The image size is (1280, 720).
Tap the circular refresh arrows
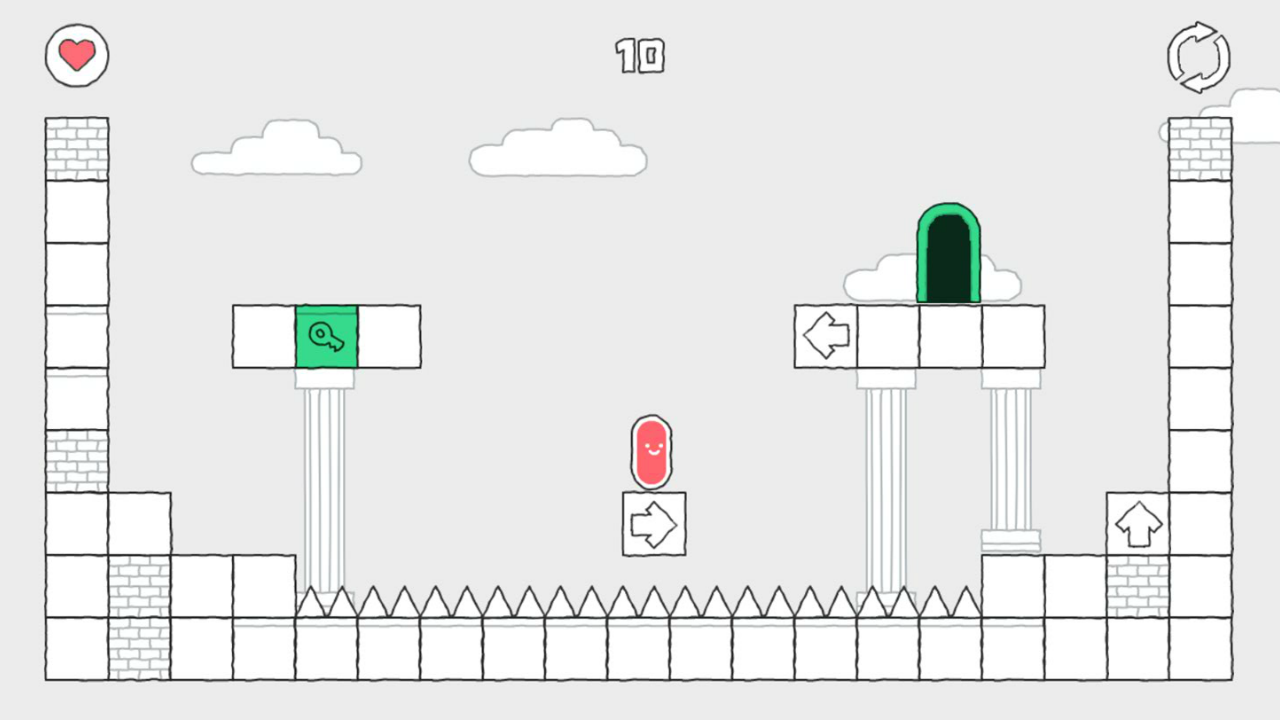point(1198,57)
